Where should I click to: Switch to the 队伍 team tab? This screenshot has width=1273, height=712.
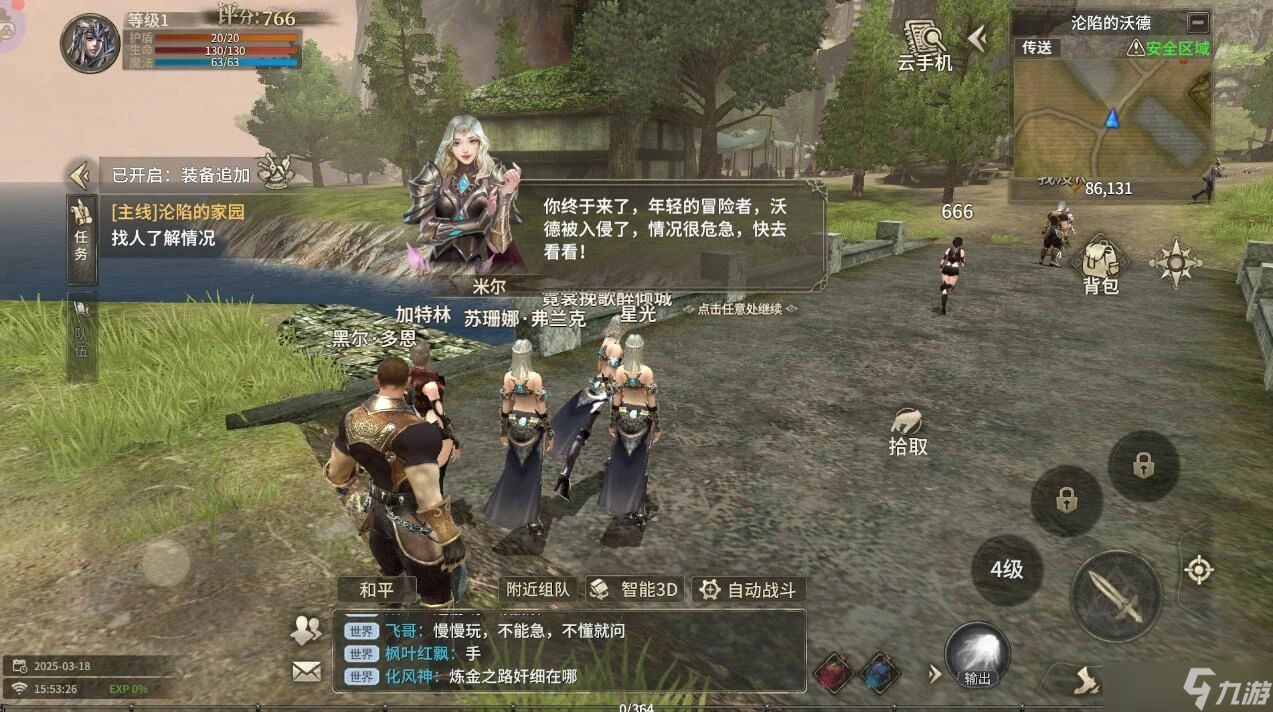click(x=82, y=338)
